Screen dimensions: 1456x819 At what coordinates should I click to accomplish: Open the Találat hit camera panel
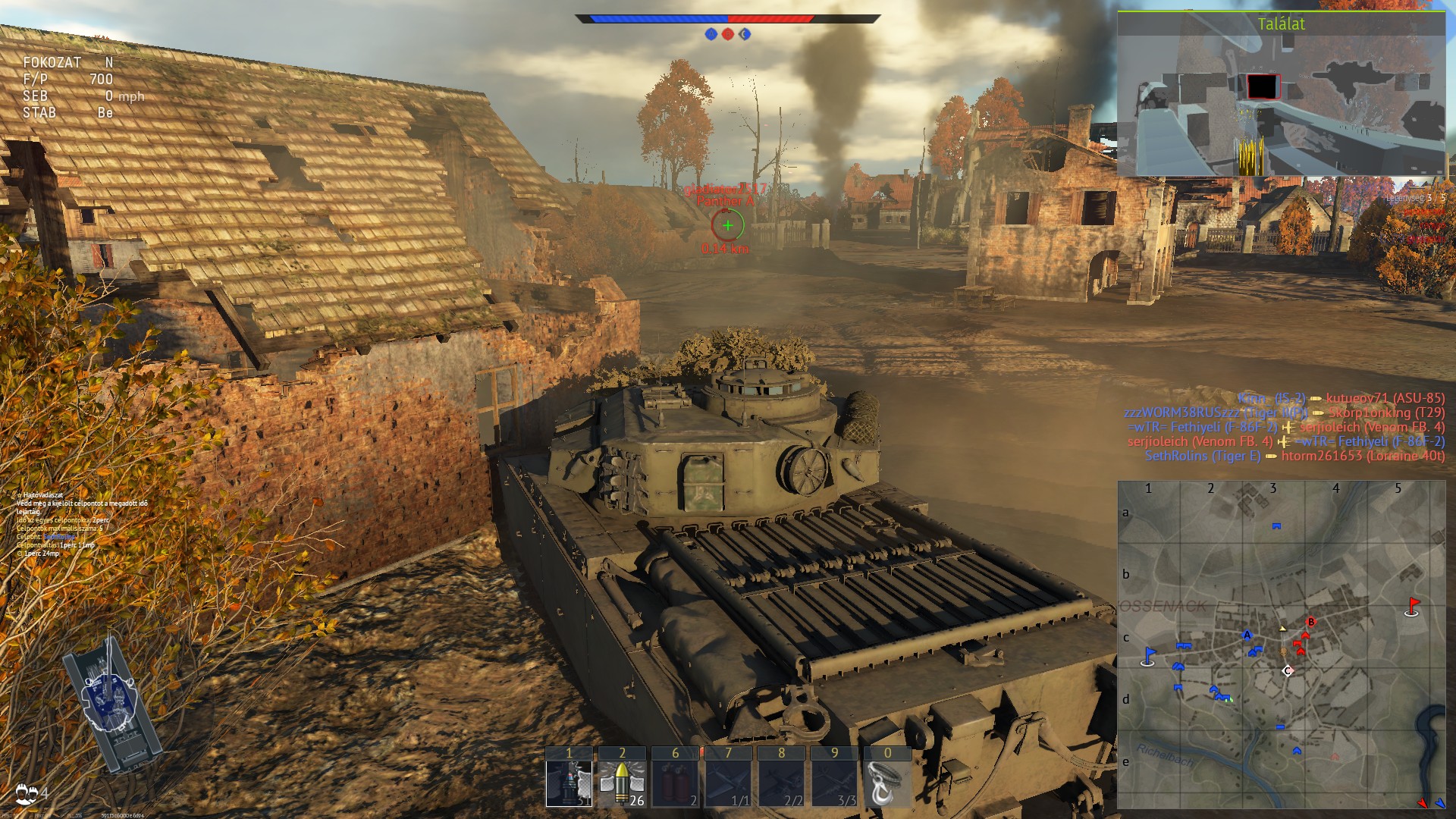1281,93
